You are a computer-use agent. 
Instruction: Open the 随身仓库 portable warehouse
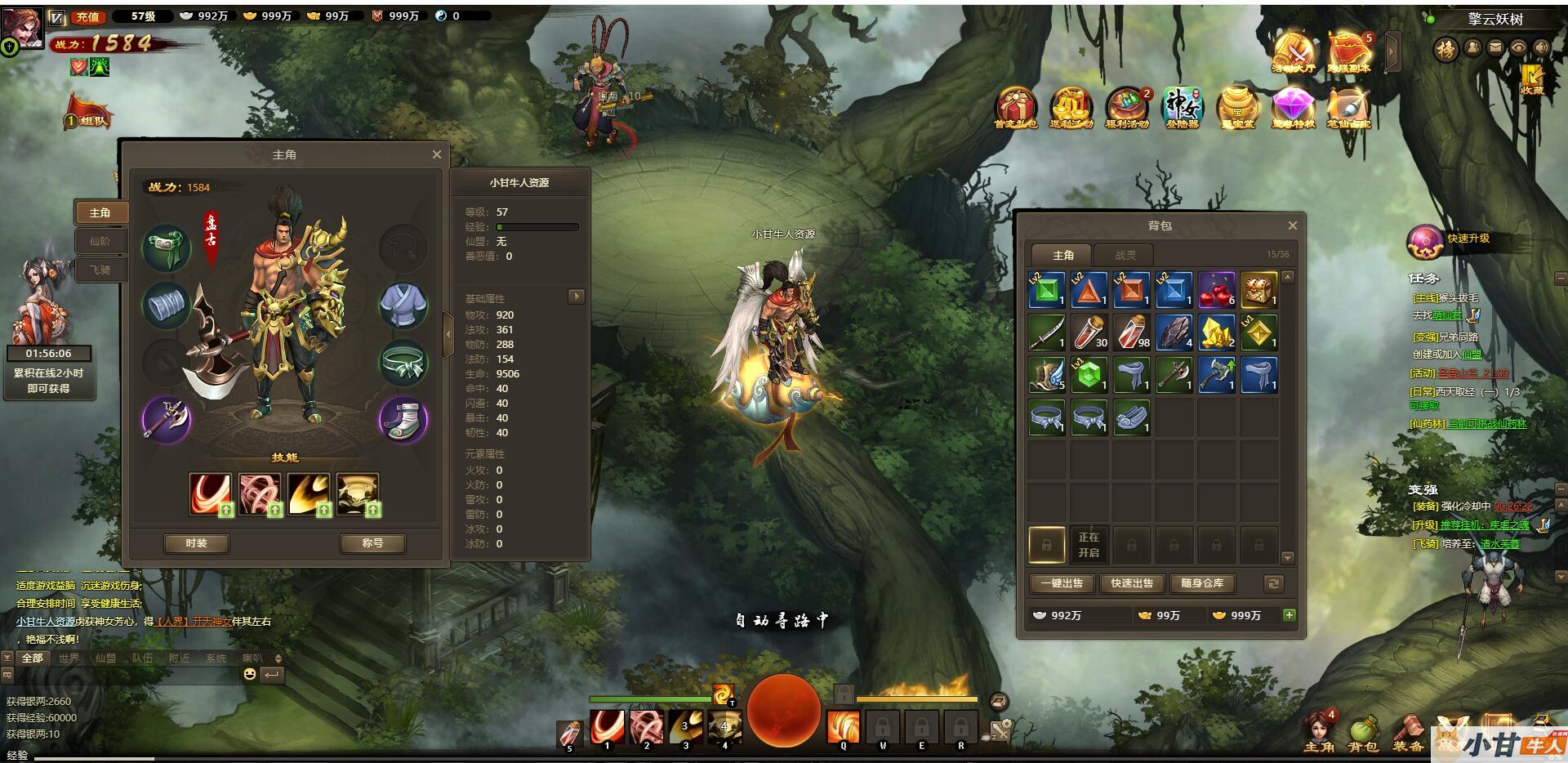[1202, 583]
